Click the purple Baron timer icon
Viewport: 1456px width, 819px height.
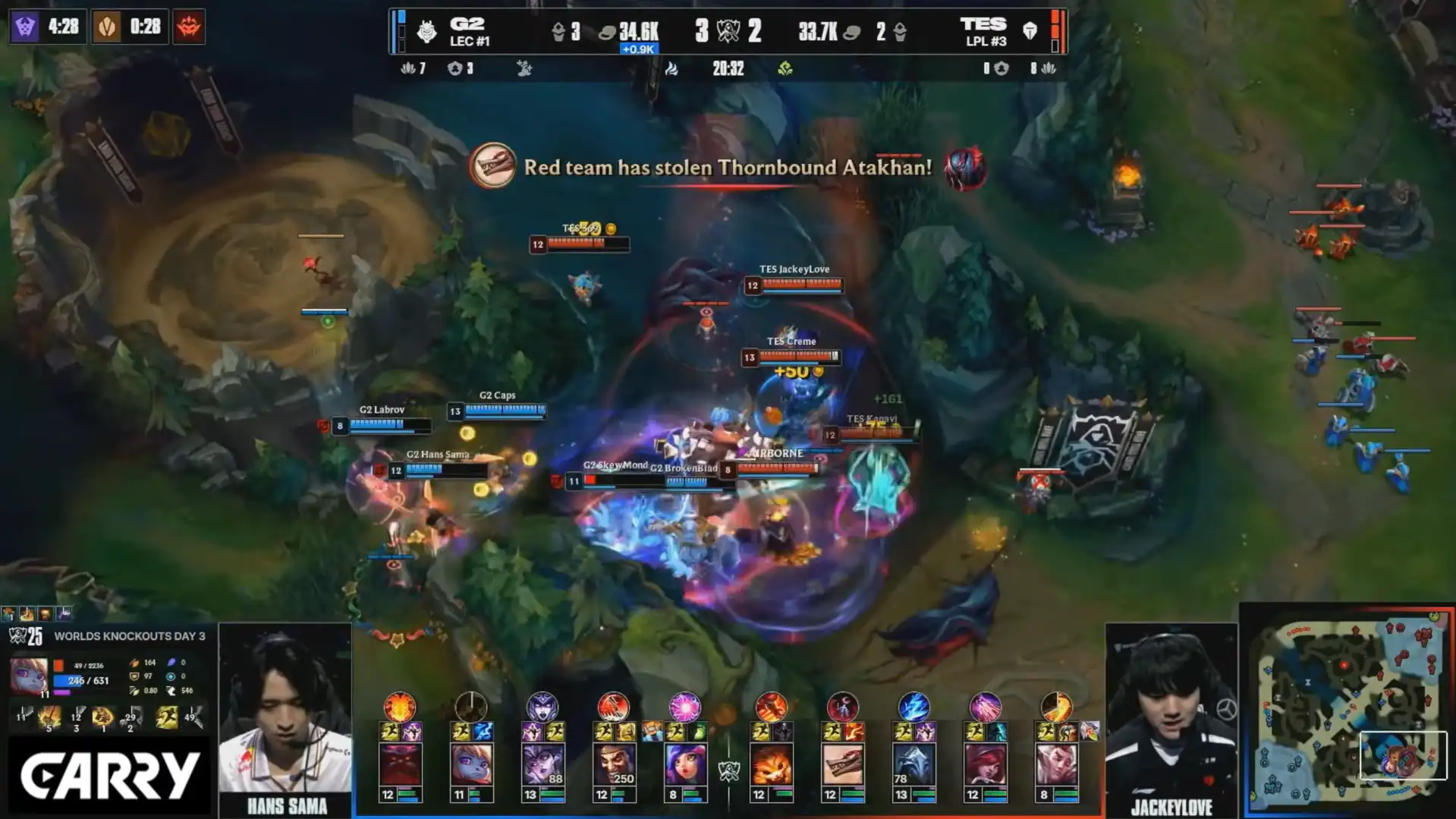[25, 27]
